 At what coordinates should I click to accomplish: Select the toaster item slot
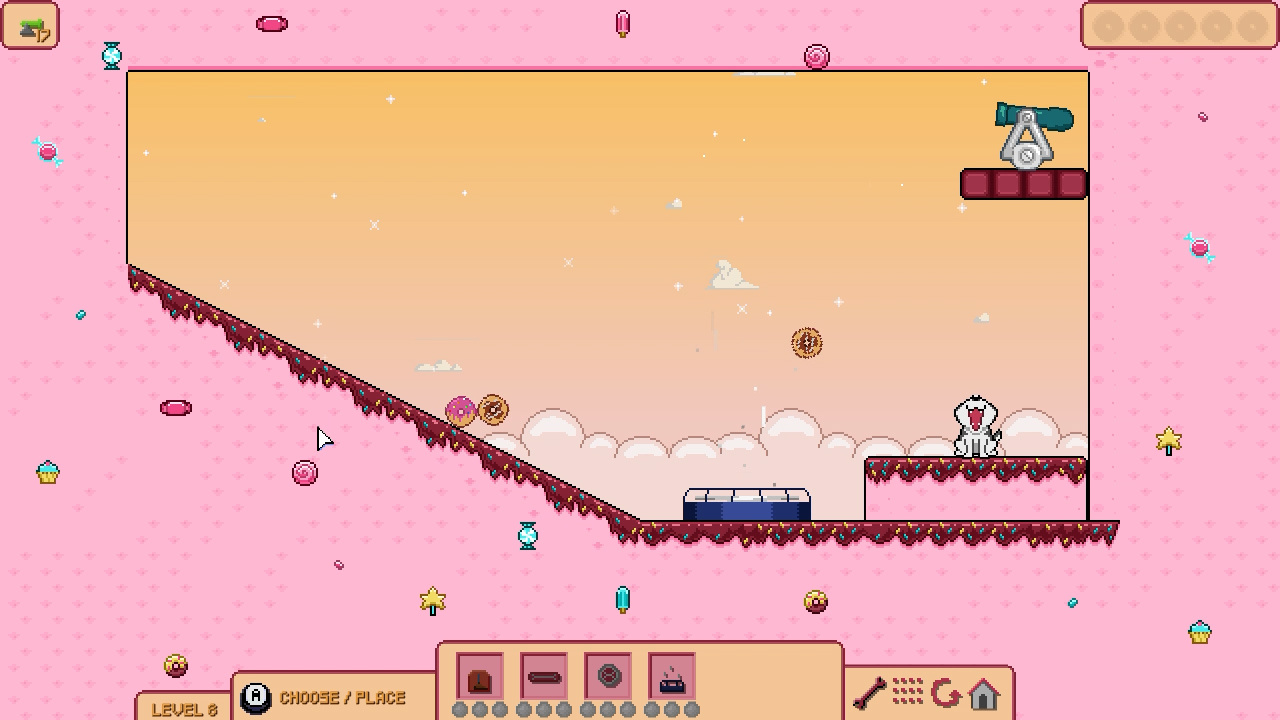click(672, 678)
